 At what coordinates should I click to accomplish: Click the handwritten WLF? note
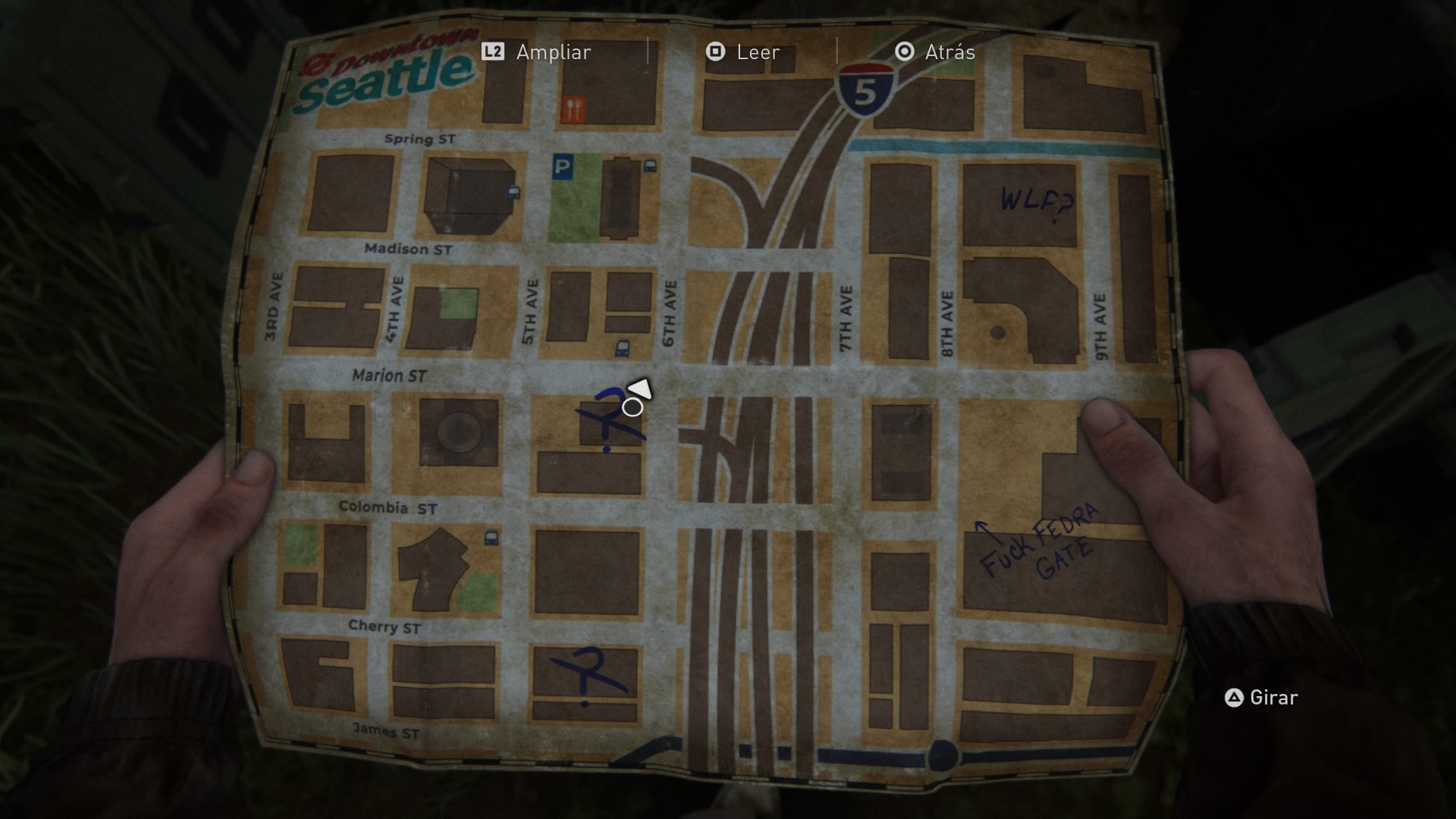coord(1037,202)
